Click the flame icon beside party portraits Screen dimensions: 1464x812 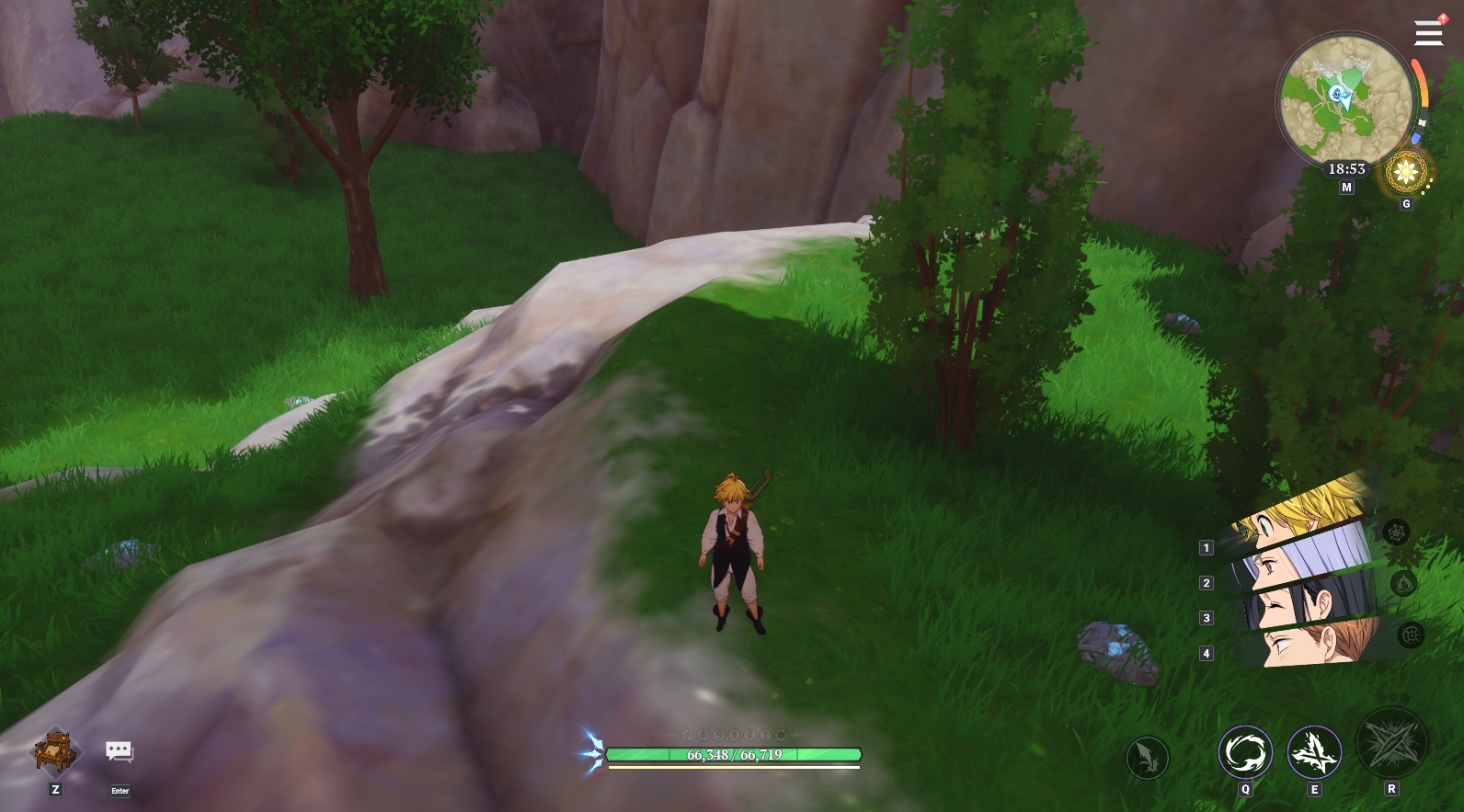point(1403,583)
